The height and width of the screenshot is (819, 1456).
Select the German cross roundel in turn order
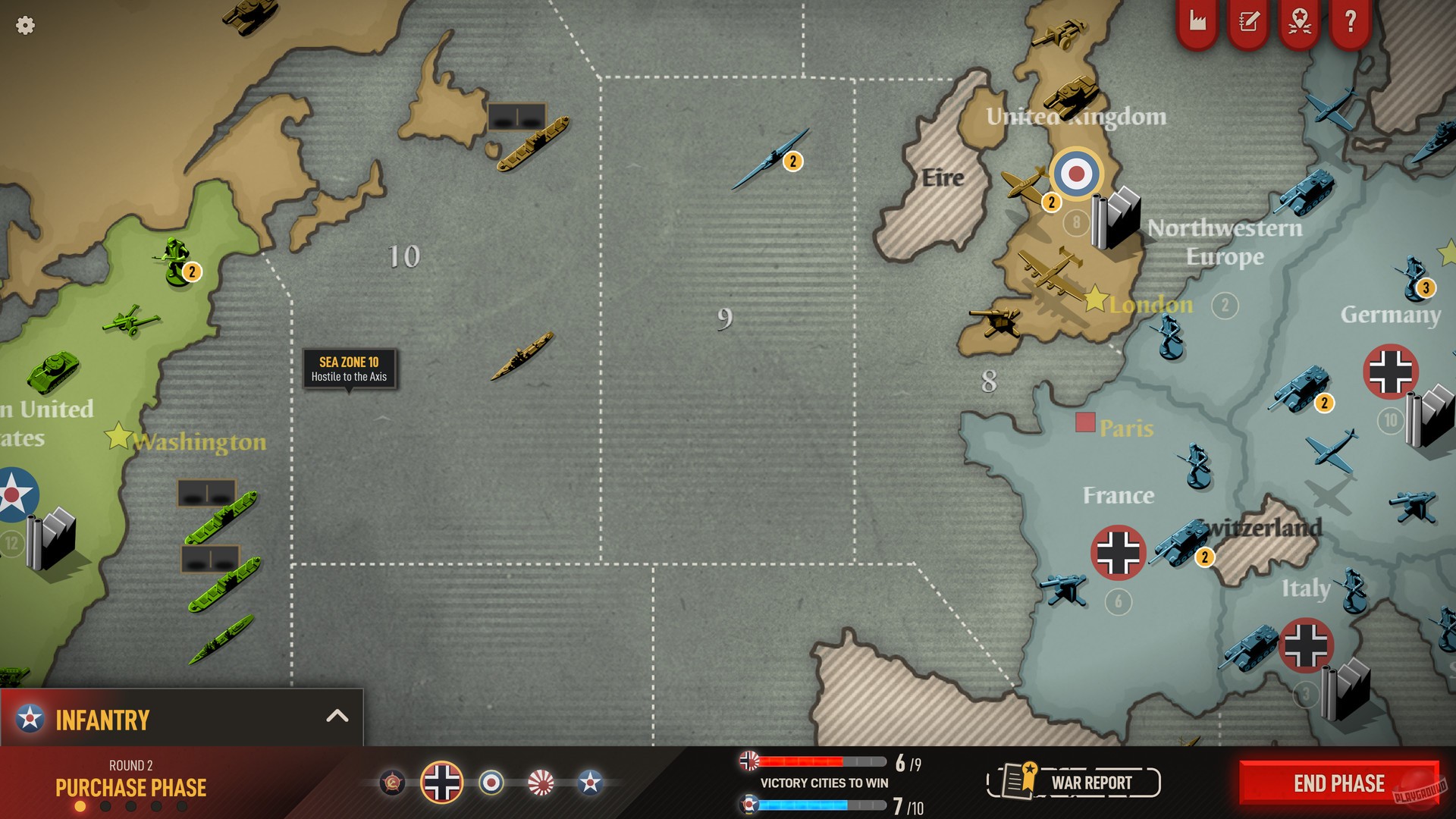[x=441, y=782]
